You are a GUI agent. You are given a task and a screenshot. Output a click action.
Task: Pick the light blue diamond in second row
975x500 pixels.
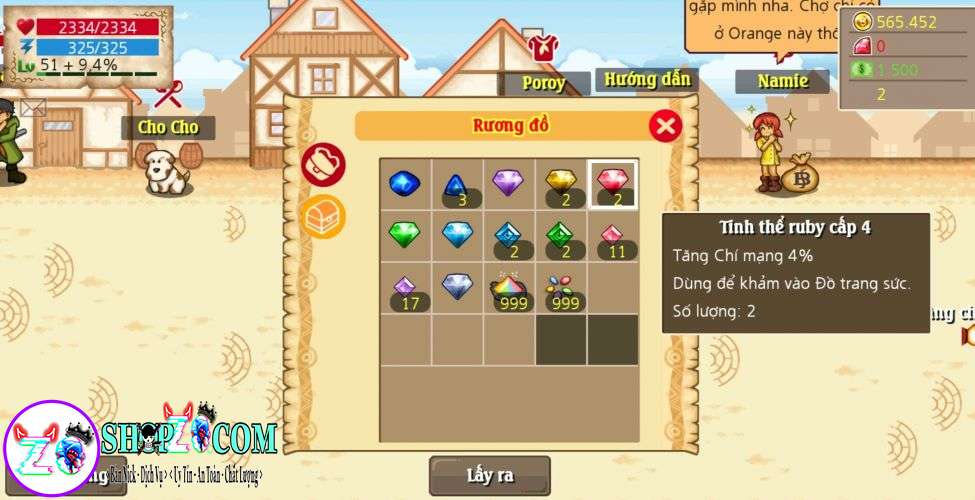(x=456, y=236)
